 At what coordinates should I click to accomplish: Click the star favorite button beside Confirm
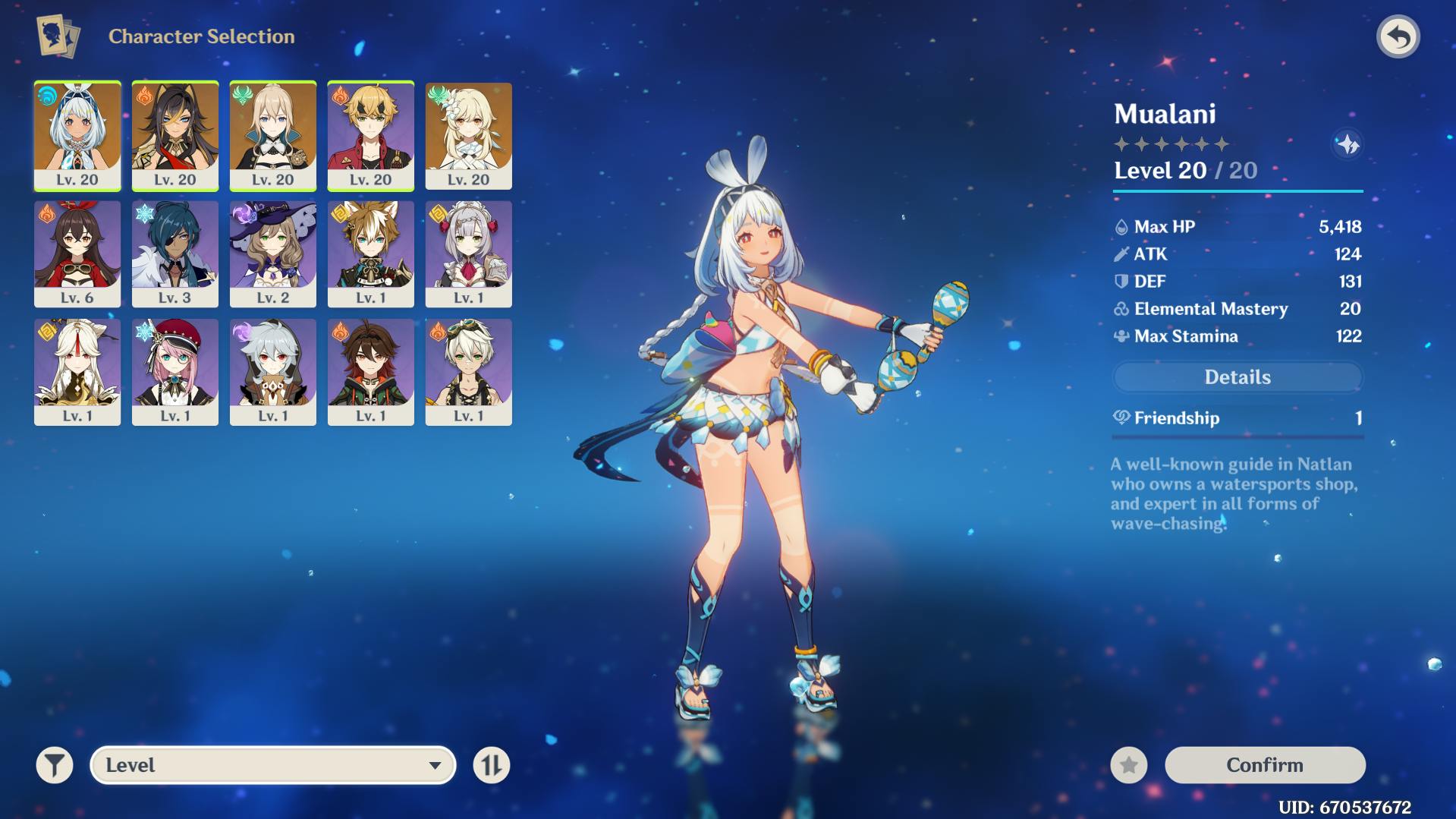coord(1129,765)
